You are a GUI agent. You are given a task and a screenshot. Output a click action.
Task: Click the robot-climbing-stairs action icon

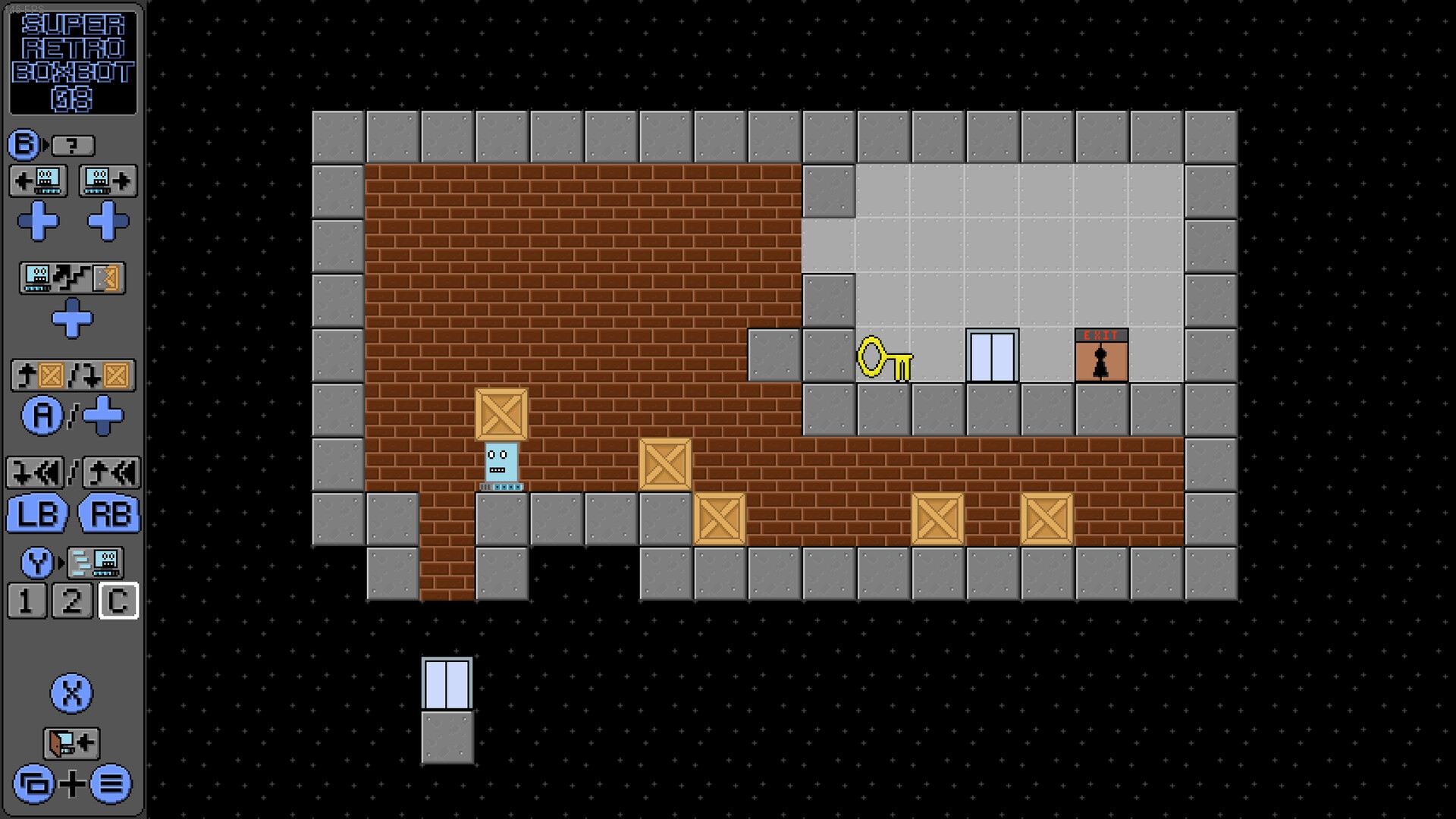pos(72,279)
